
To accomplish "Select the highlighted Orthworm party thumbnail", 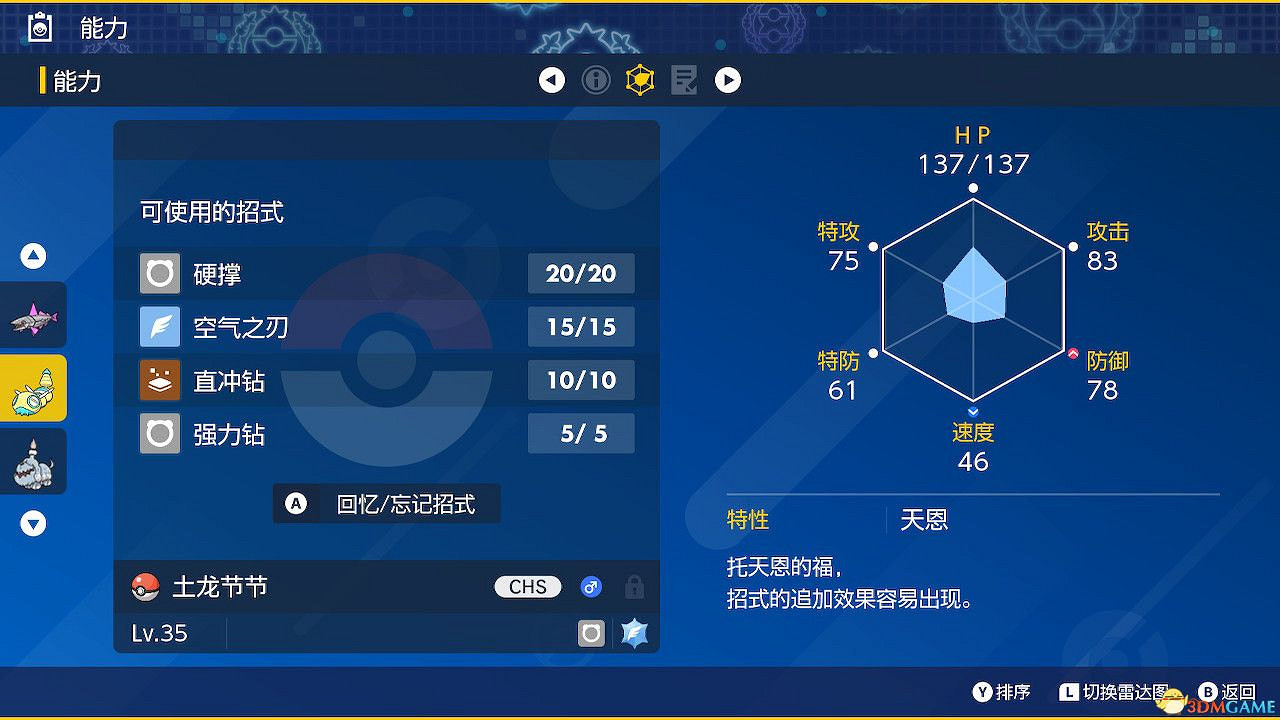I will (x=33, y=388).
